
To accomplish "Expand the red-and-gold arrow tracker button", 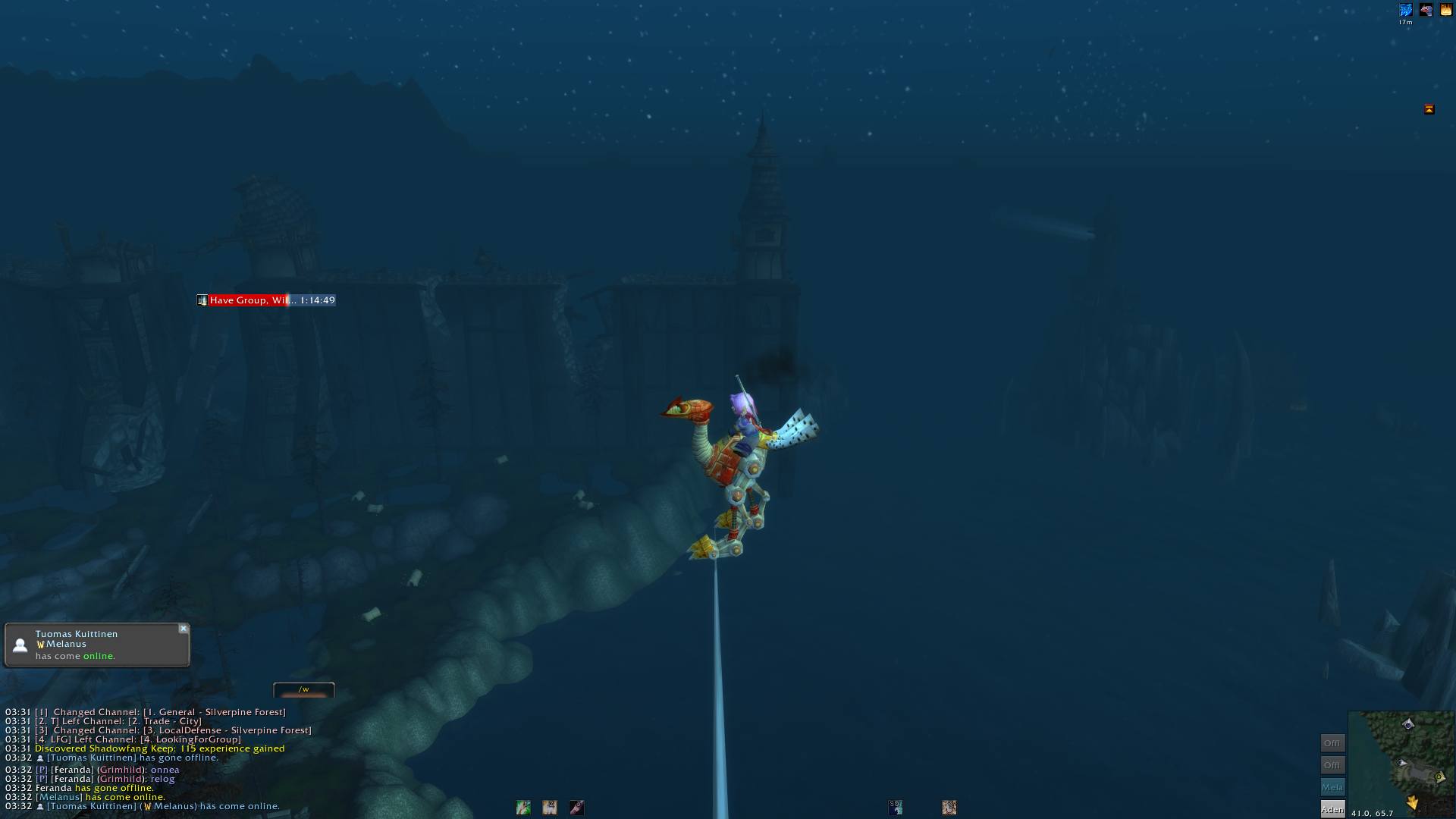I will (1429, 109).
